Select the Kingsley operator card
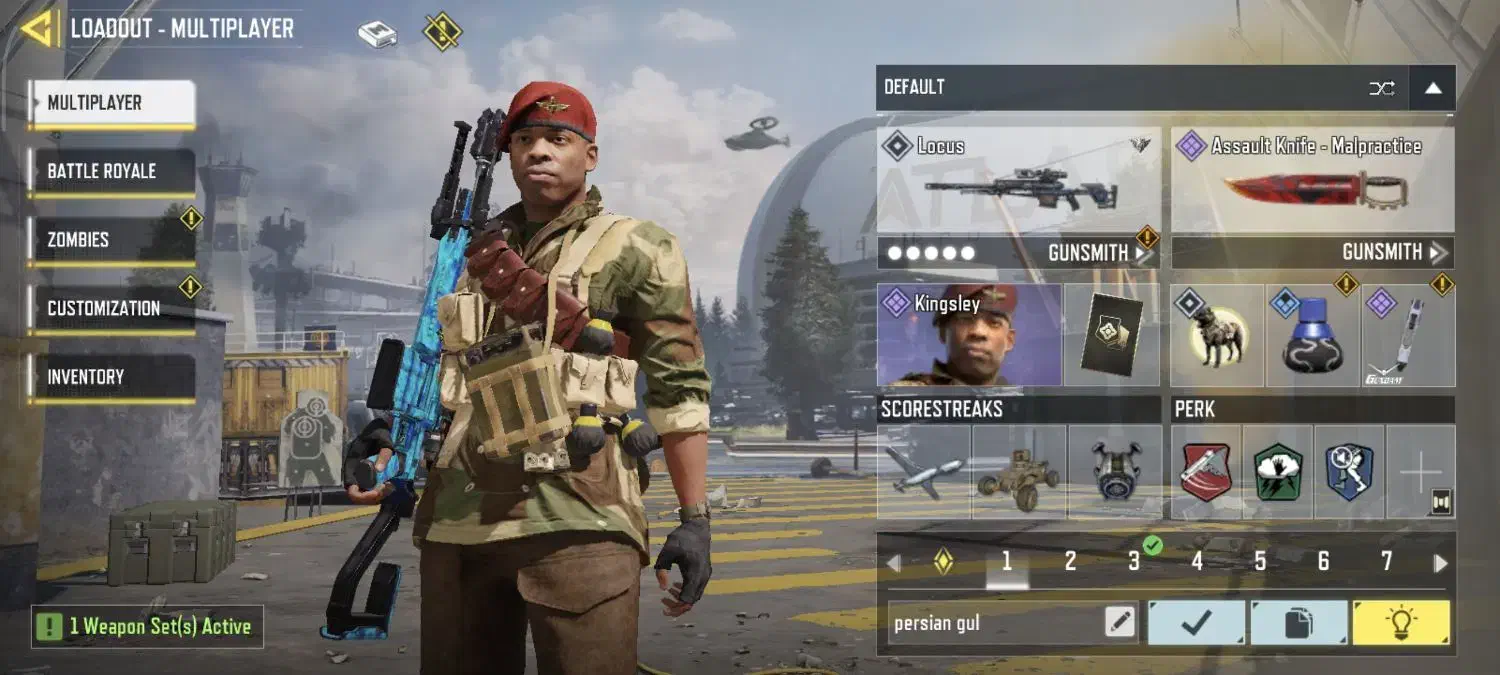The height and width of the screenshot is (675, 1500). click(x=969, y=335)
